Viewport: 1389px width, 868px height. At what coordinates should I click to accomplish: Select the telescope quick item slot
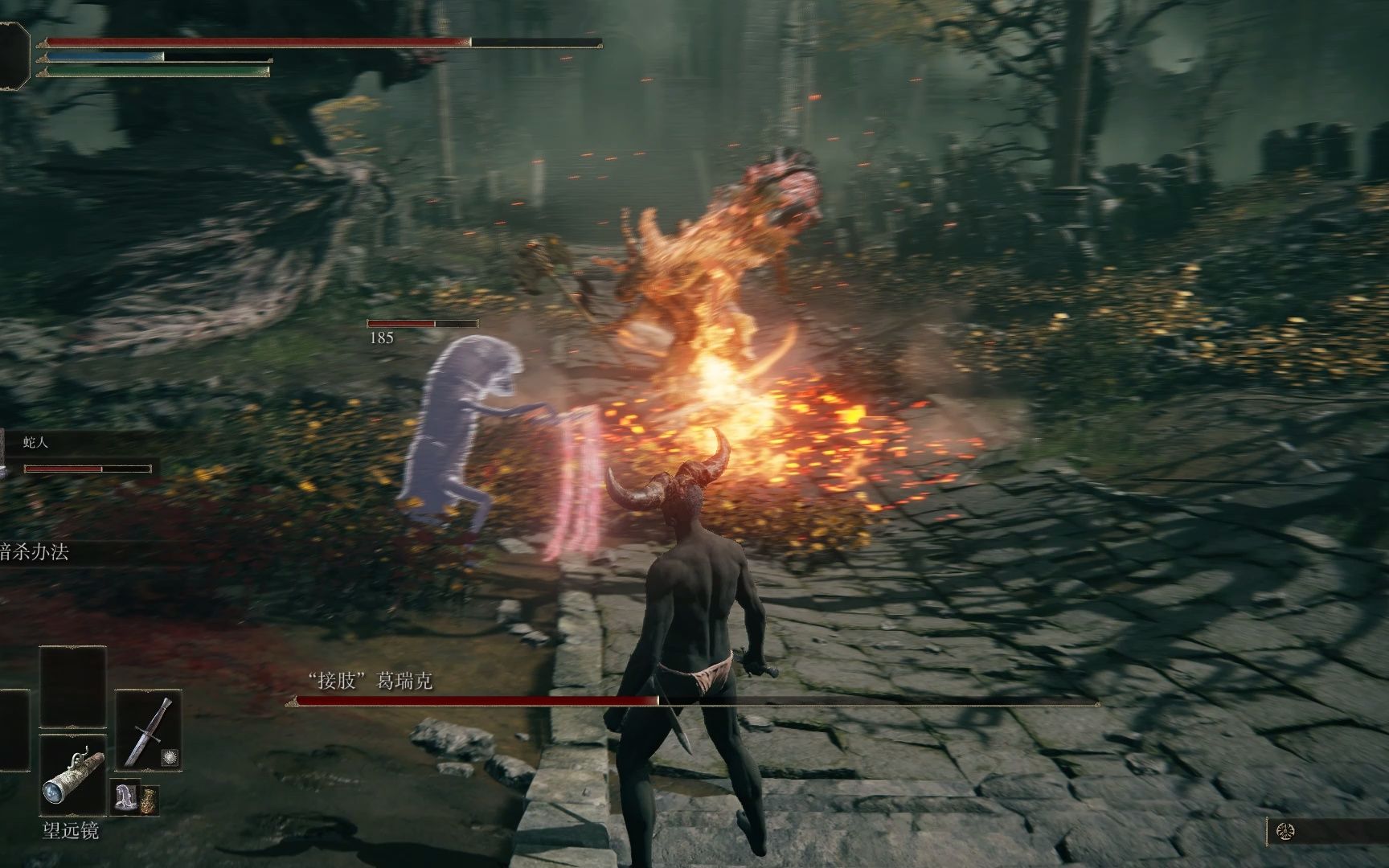pyautogui.click(x=72, y=775)
